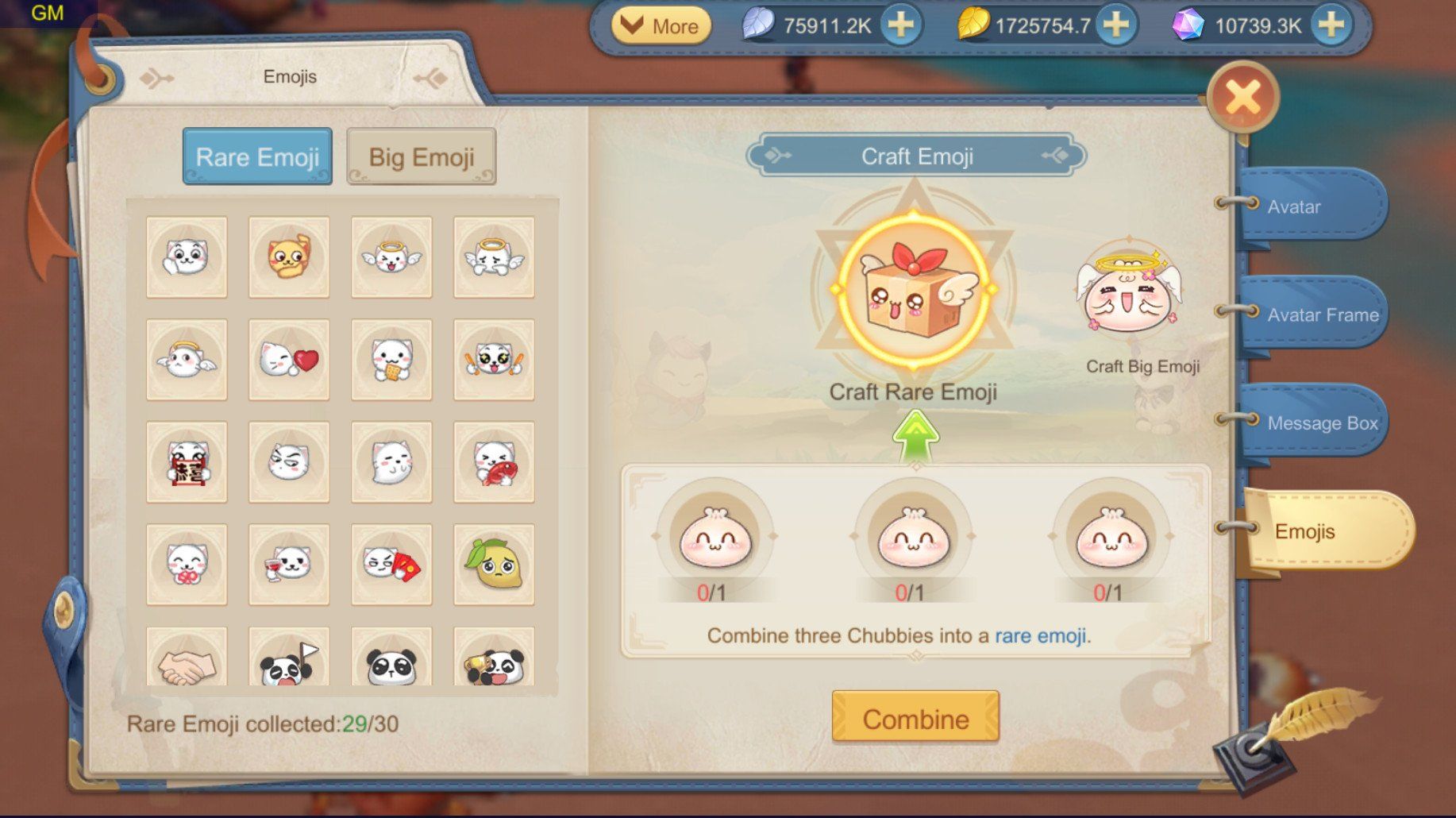Choose the green-leafed lemon emoji

pos(494,565)
